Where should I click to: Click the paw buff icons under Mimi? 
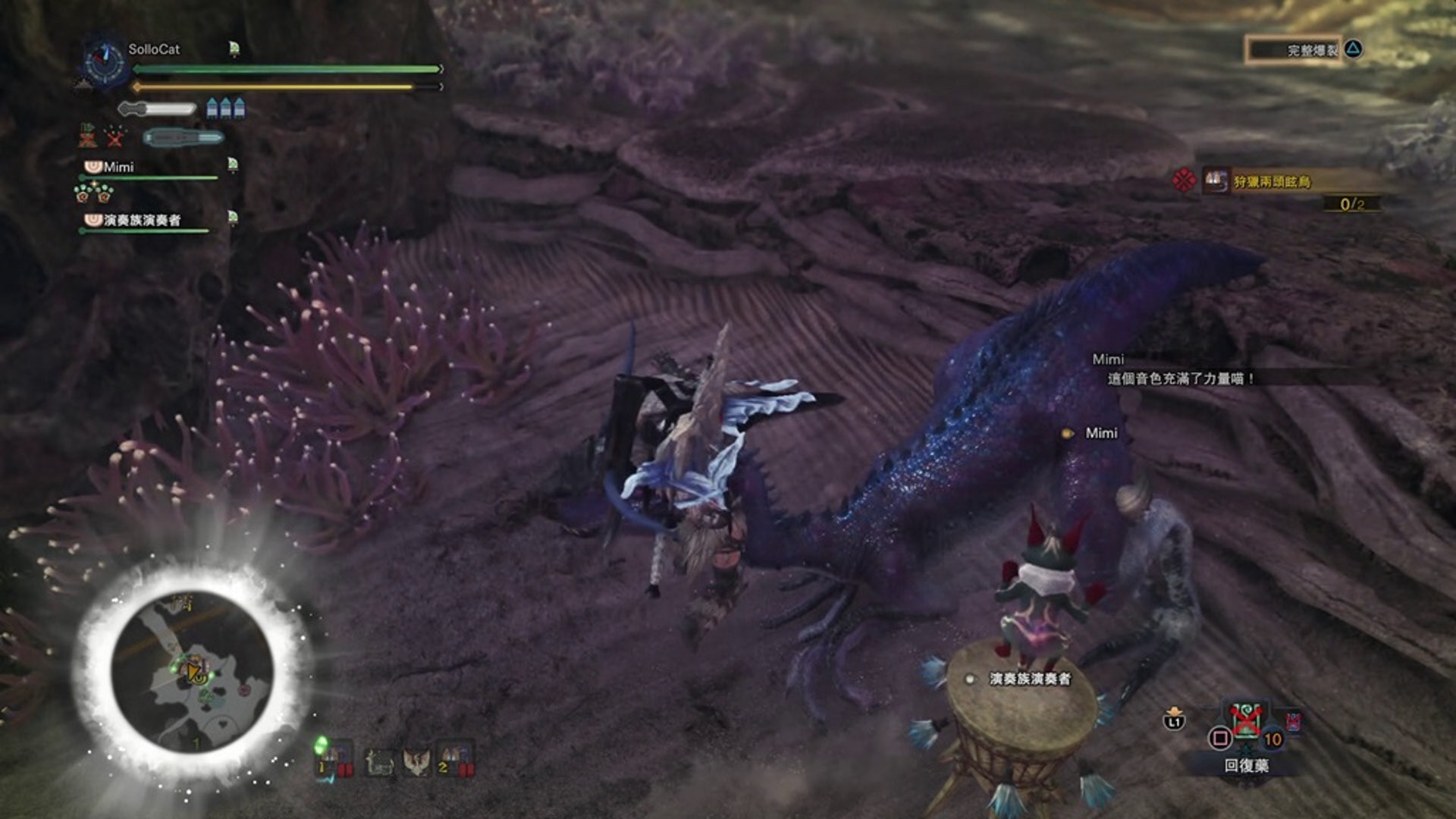click(93, 193)
